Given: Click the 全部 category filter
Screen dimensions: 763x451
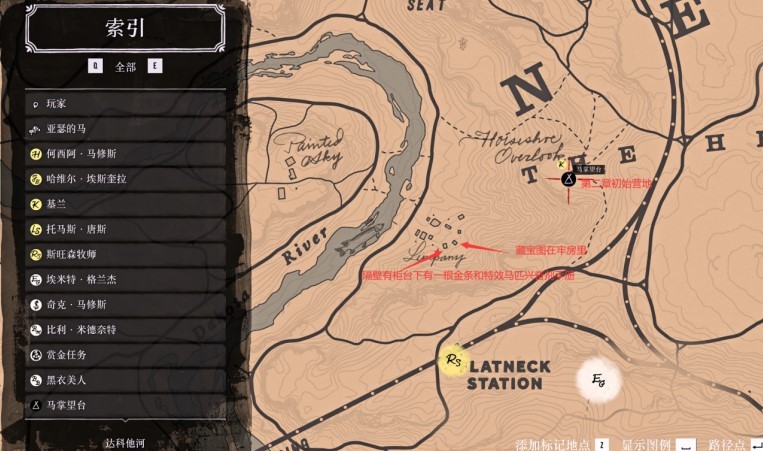Looking at the screenshot, I should [x=125, y=67].
